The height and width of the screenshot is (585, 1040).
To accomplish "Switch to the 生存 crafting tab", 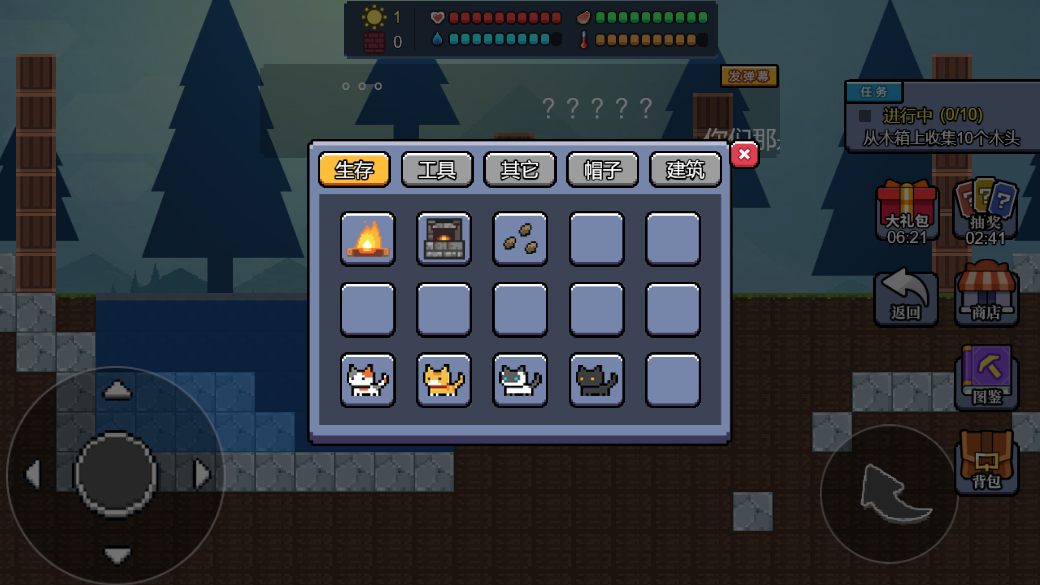I will tap(354, 169).
